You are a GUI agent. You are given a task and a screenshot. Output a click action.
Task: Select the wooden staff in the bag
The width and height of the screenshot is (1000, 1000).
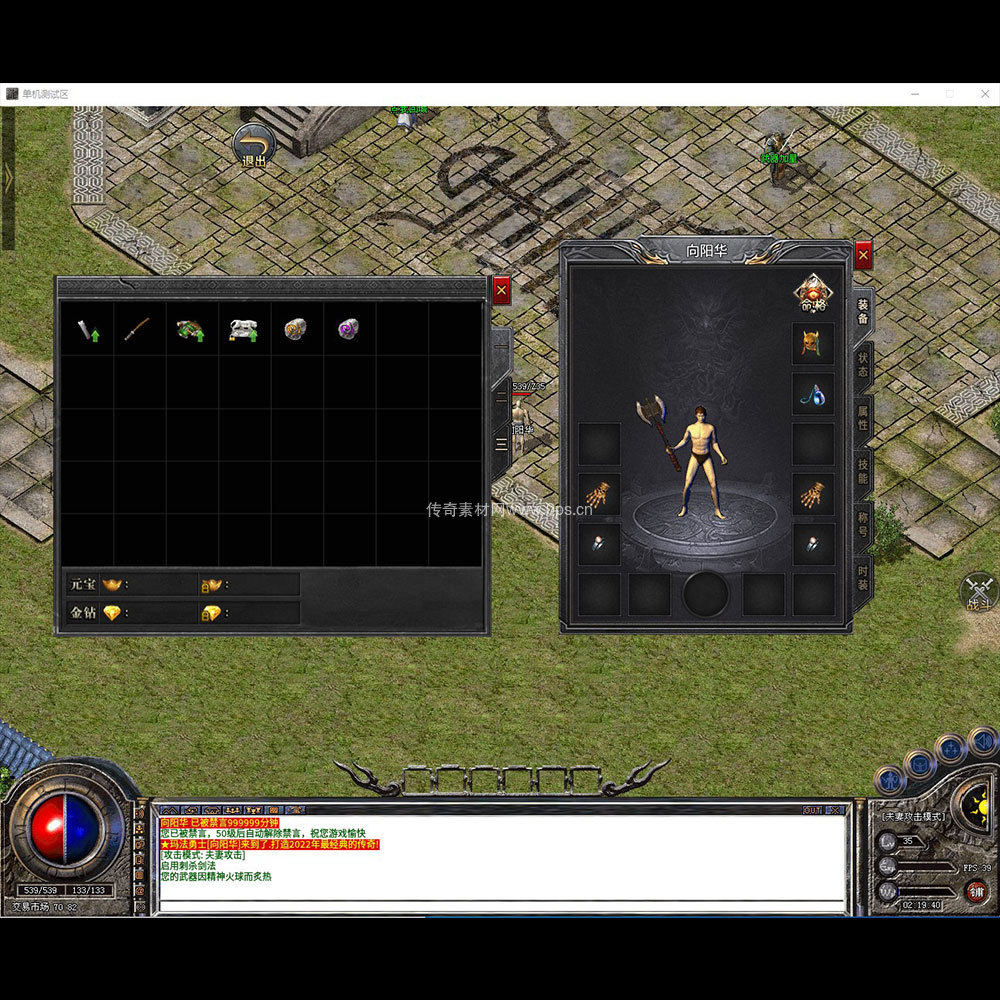point(138,329)
